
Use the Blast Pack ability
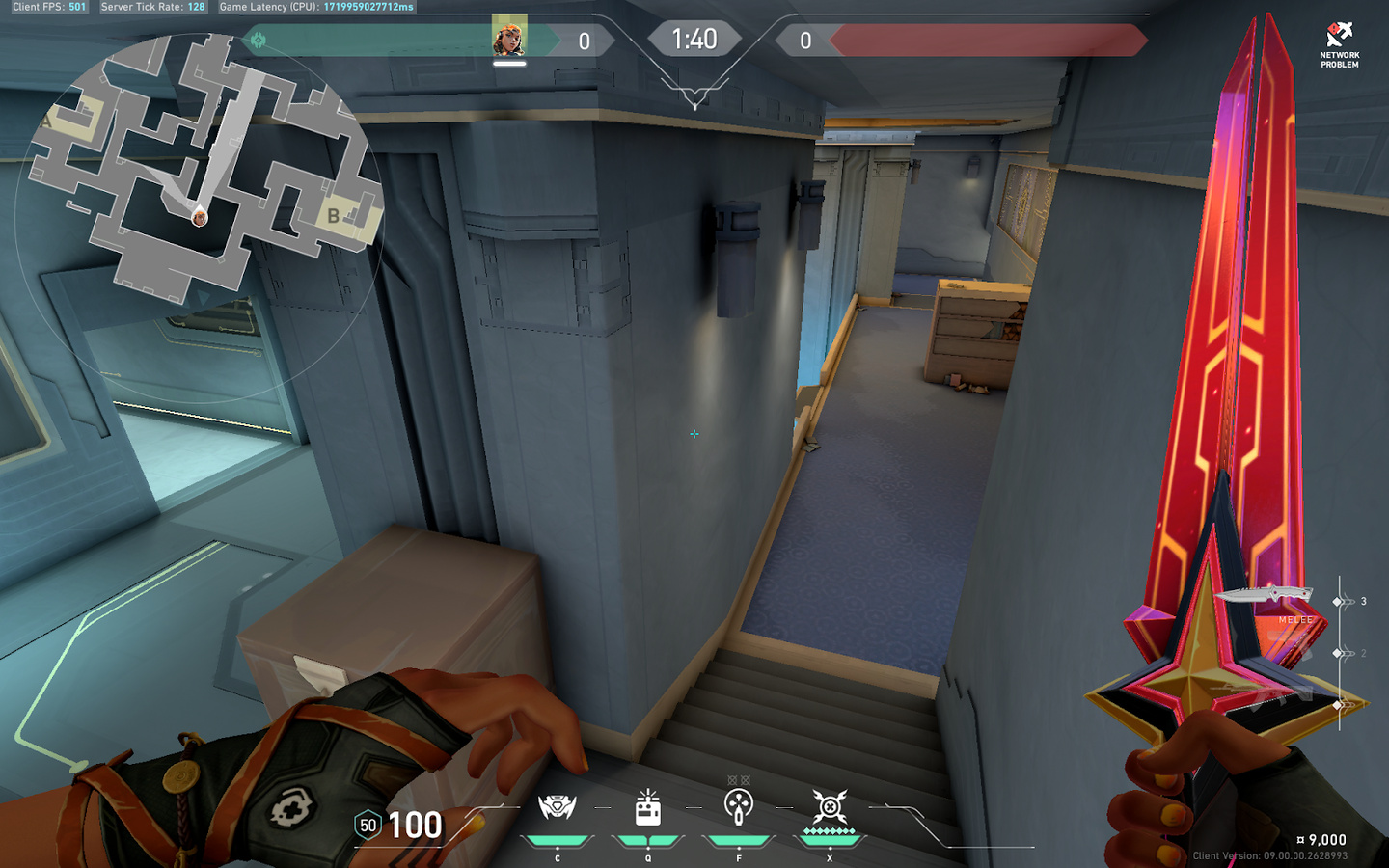point(648,808)
